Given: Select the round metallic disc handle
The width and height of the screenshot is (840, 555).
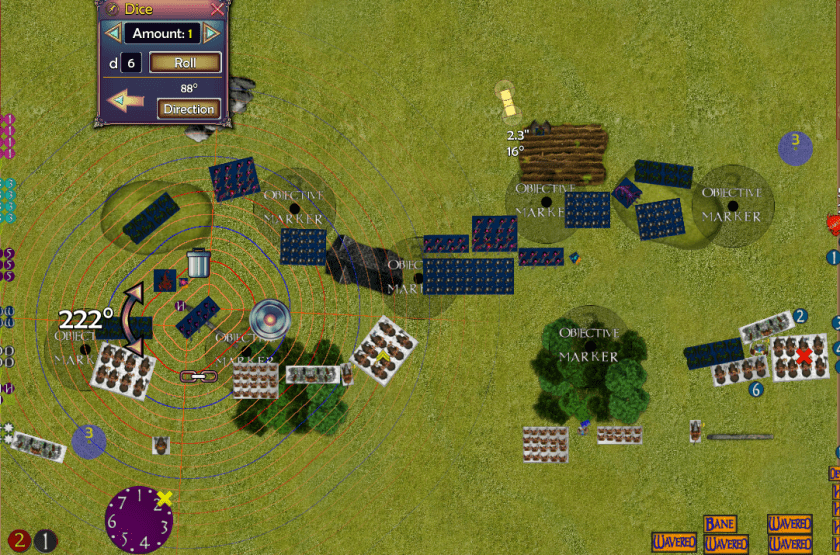Looking at the screenshot, I should (270, 319).
